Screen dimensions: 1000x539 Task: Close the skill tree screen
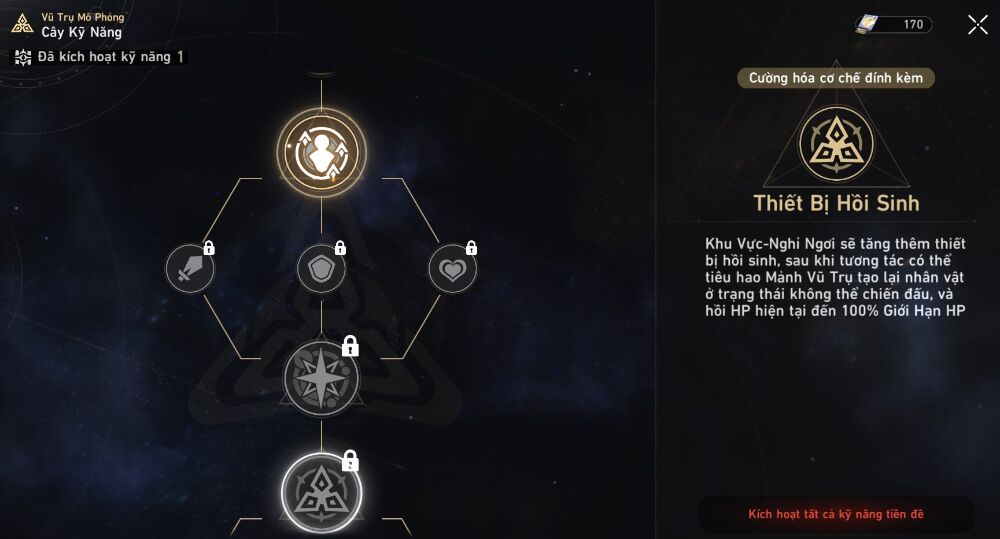[977, 25]
